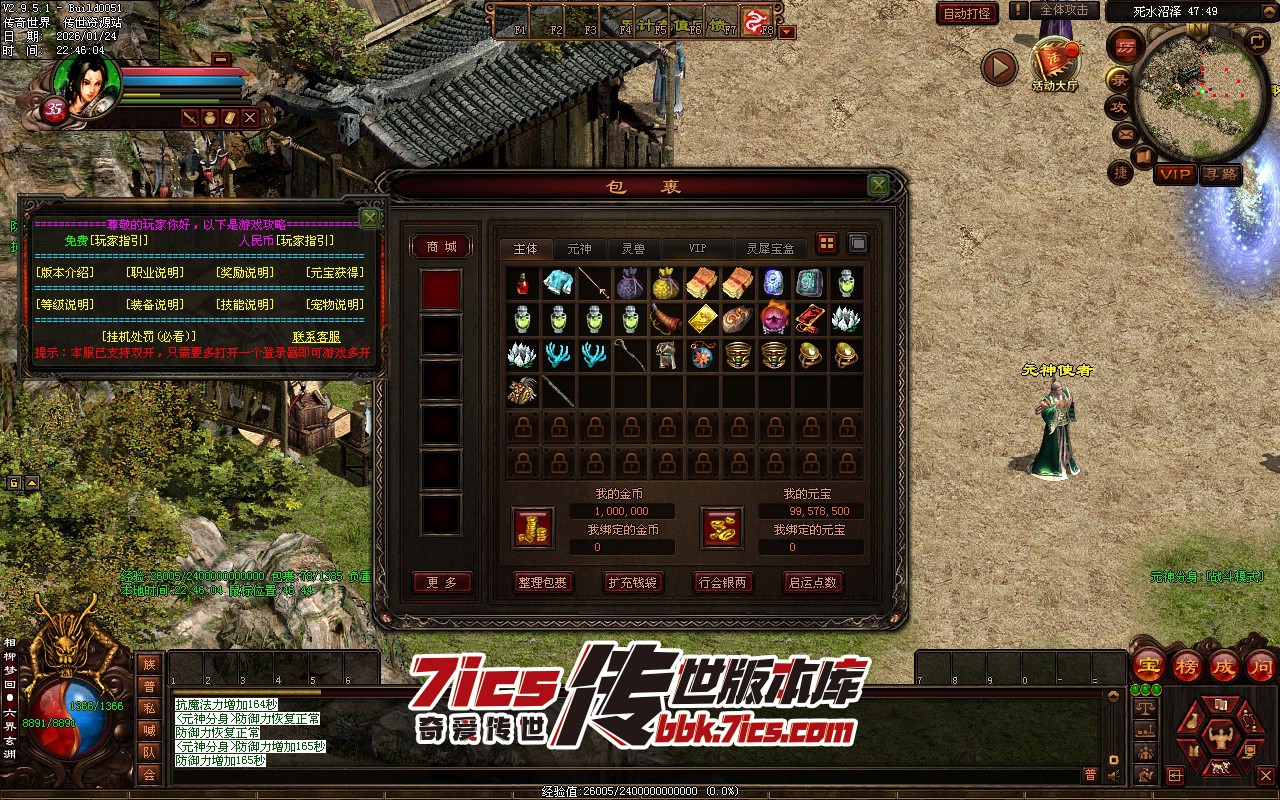Open the 商城 shop from the bag
Screen dimensions: 1280x800
[x=441, y=247]
